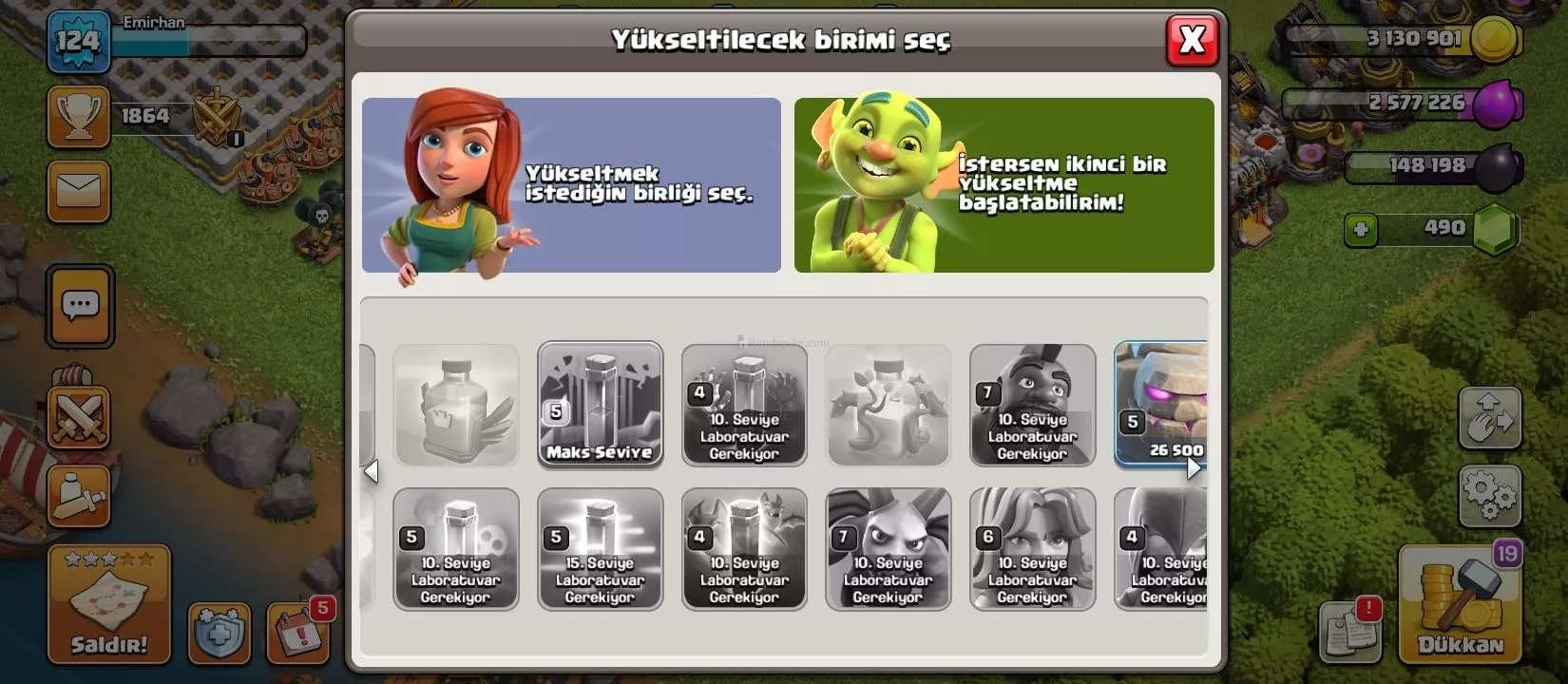The image size is (1568, 684).
Task: Close the upgrade selection window
Action: pyautogui.click(x=1192, y=40)
